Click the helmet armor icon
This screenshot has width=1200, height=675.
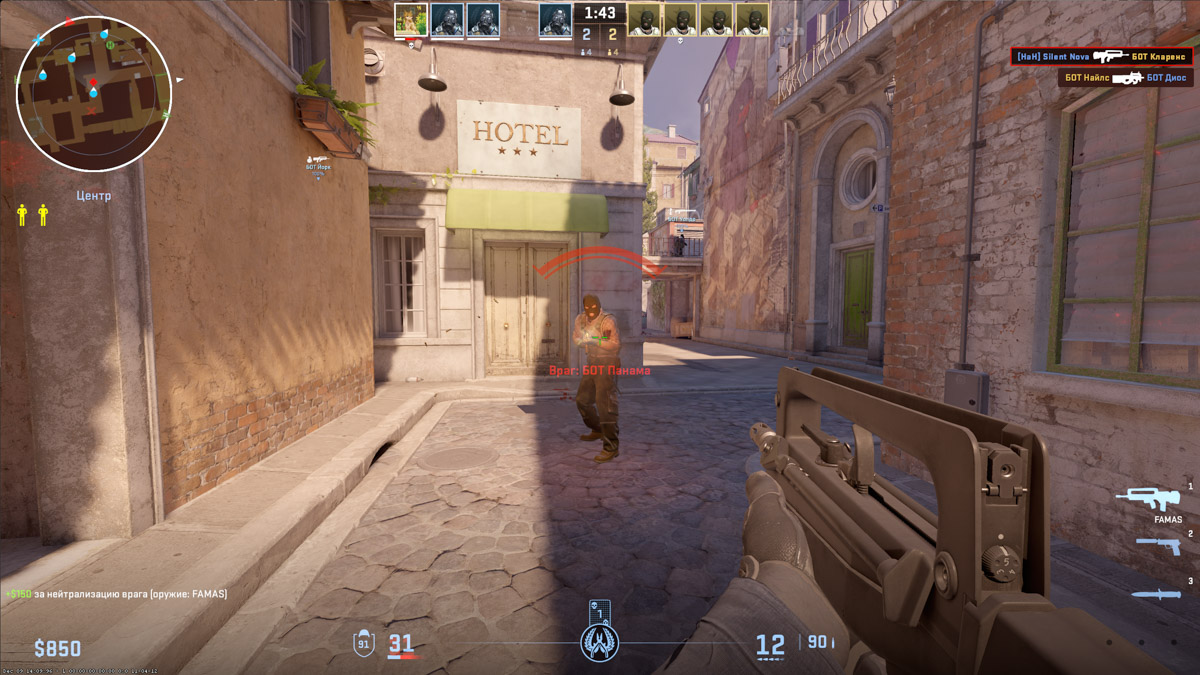point(364,643)
